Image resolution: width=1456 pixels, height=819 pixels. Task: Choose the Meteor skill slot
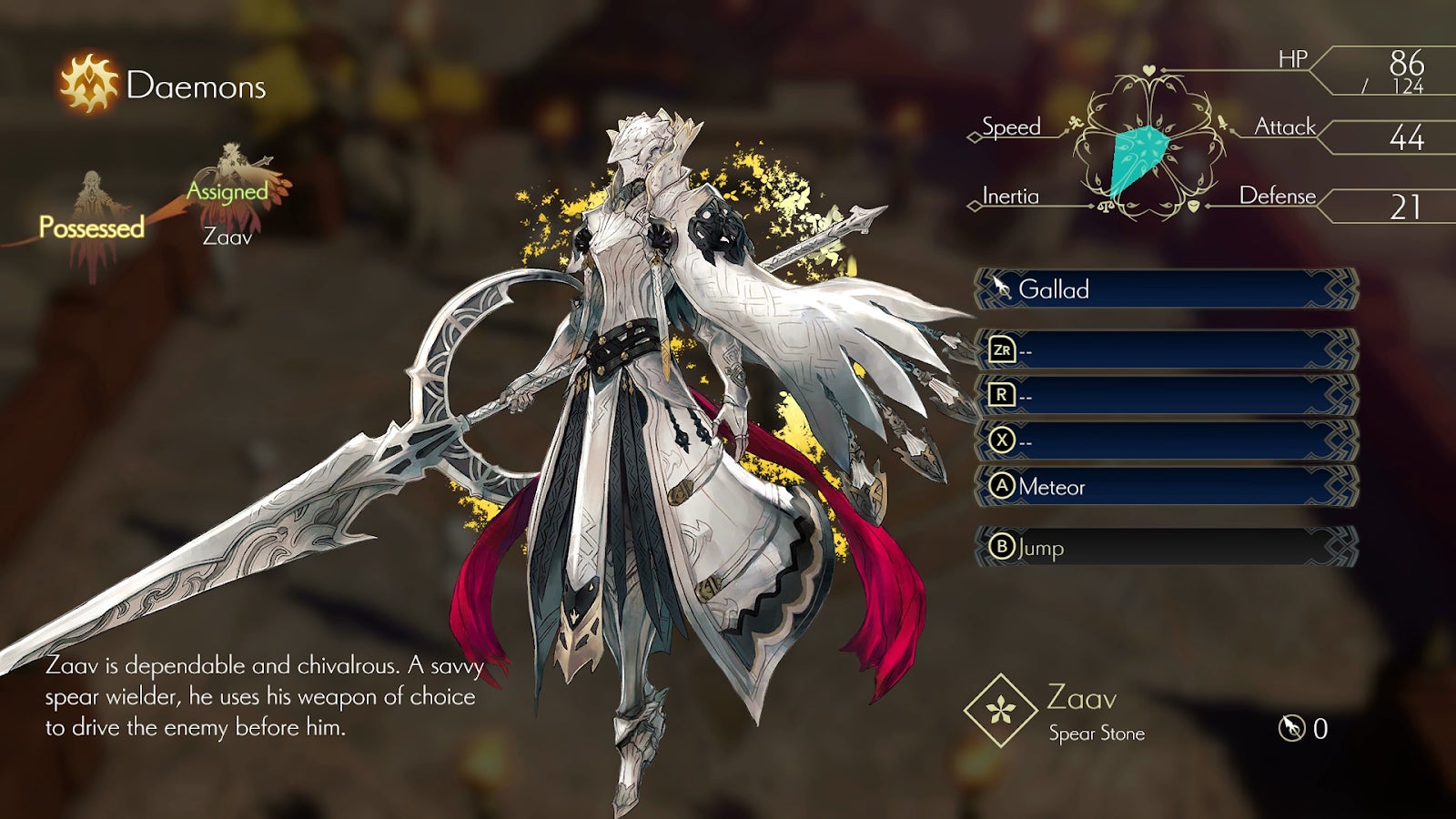pos(1165,487)
